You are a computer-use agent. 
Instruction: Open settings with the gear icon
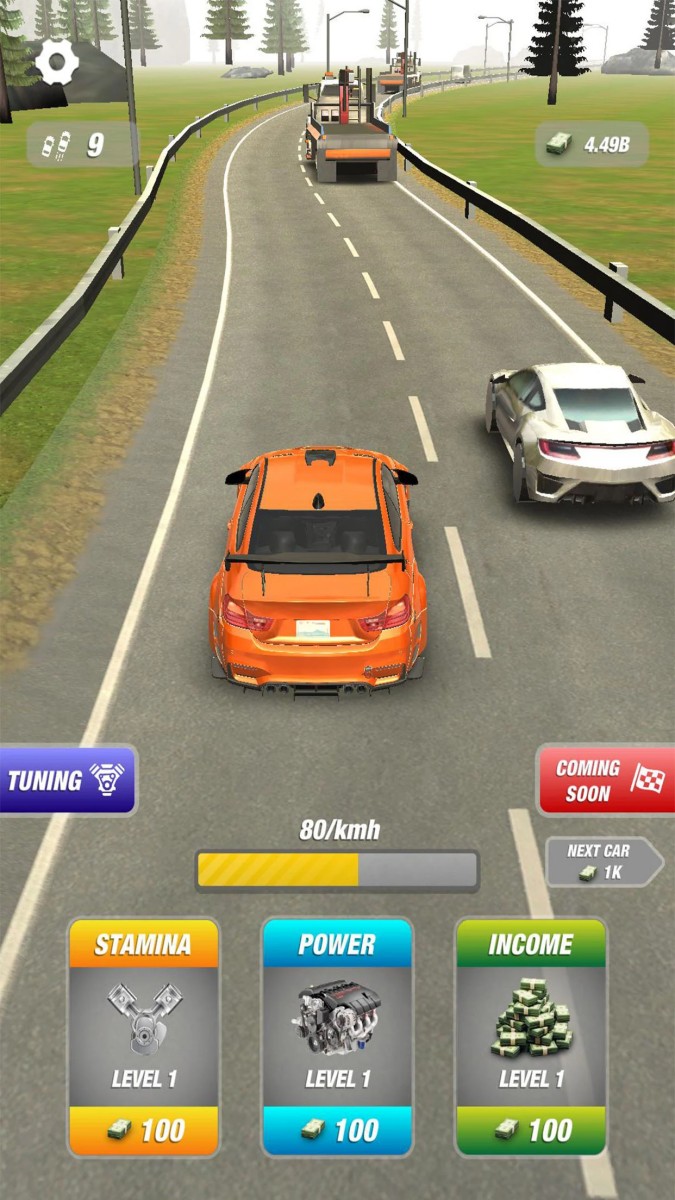pos(57,64)
